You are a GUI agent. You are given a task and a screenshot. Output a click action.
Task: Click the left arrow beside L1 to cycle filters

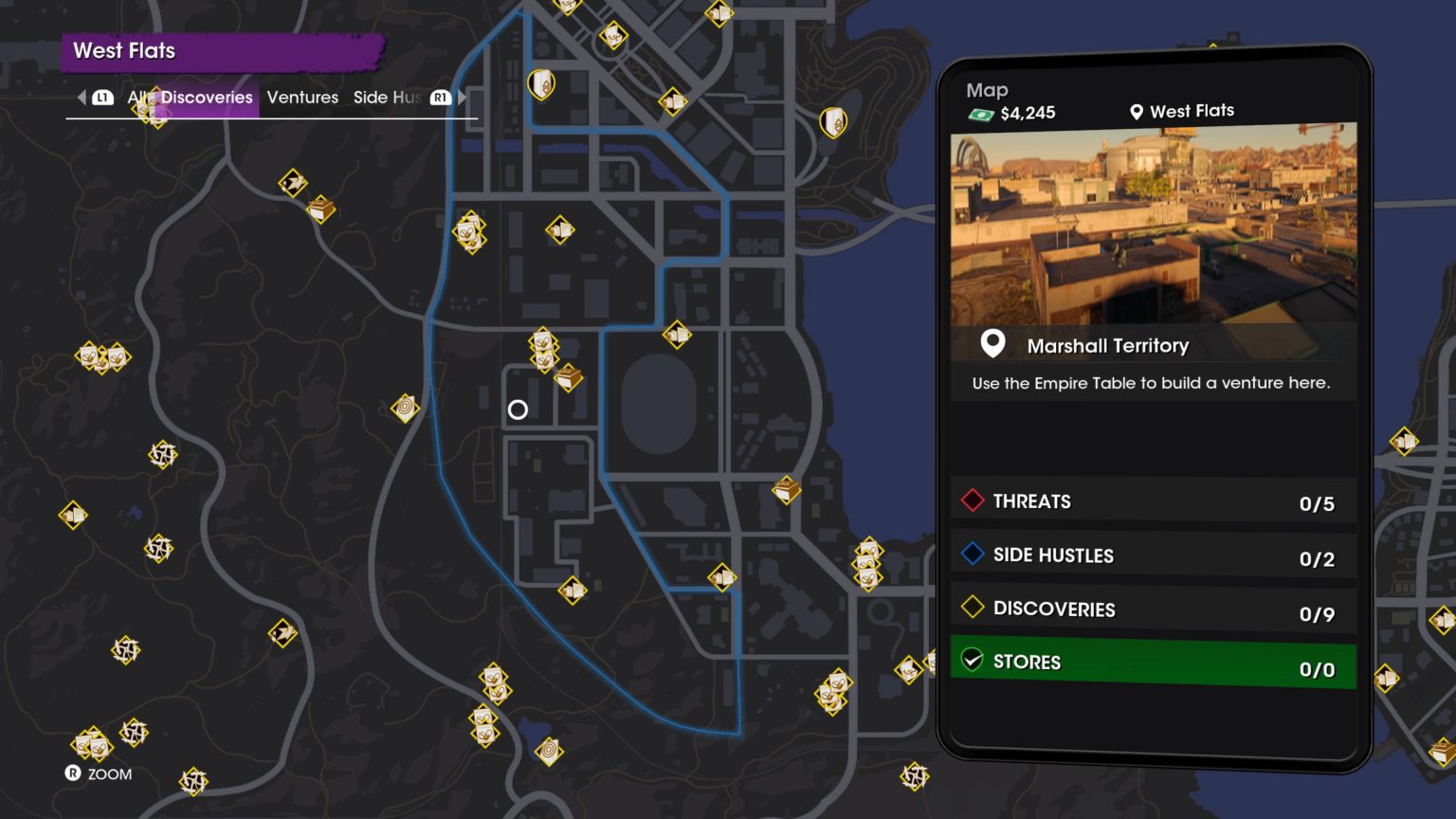tap(82, 97)
